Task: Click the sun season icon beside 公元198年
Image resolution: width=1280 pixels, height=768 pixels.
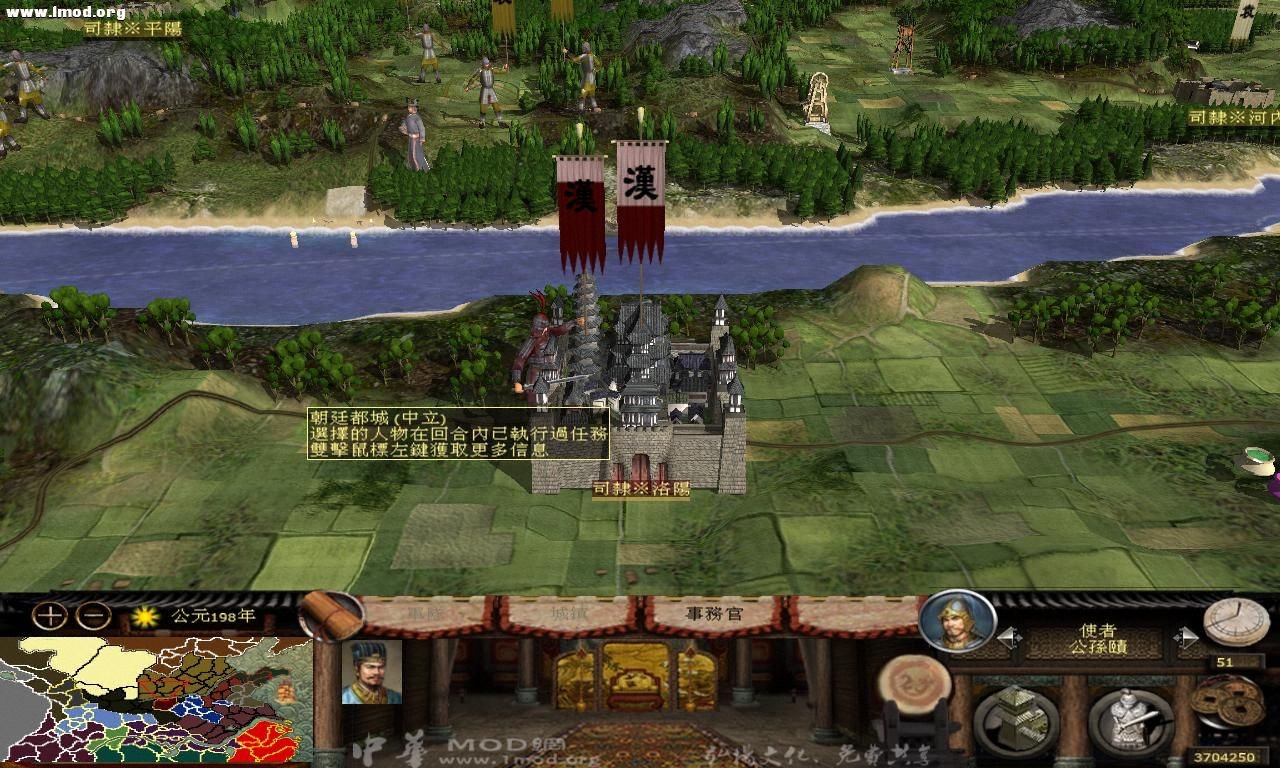Action: [x=144, y=616]
